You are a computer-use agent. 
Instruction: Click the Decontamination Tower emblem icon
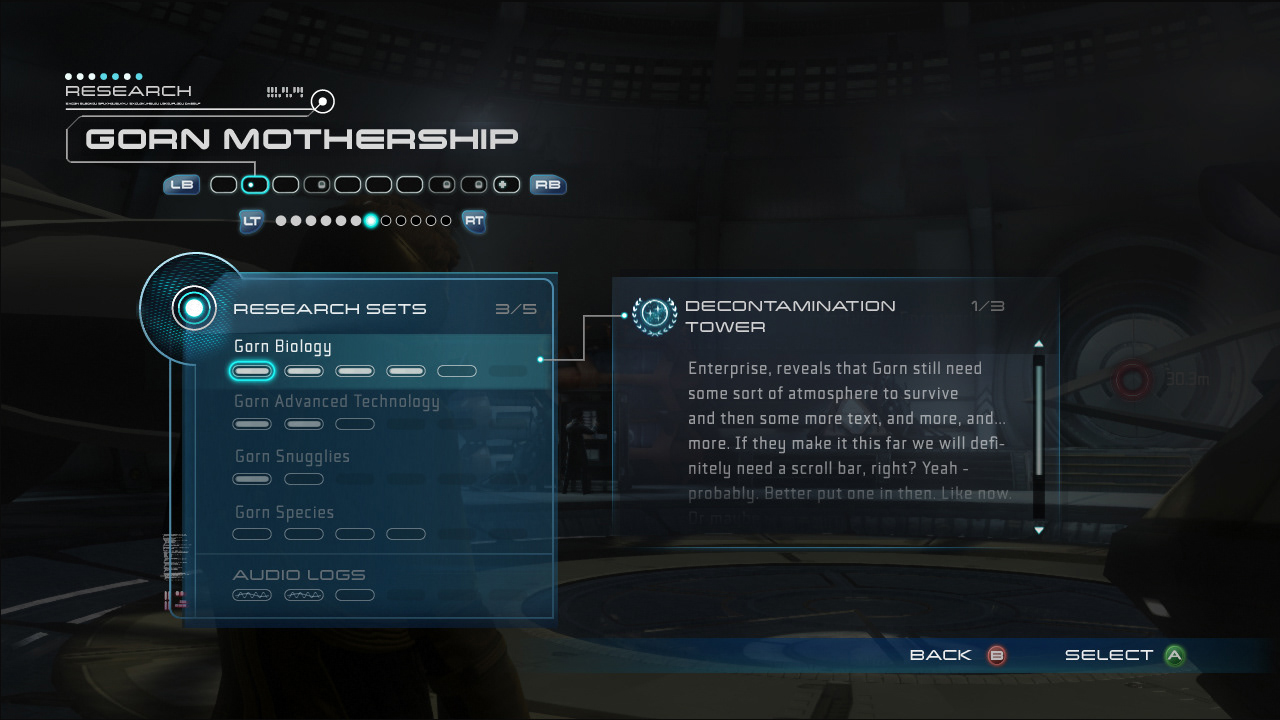(x=655, y=315)
